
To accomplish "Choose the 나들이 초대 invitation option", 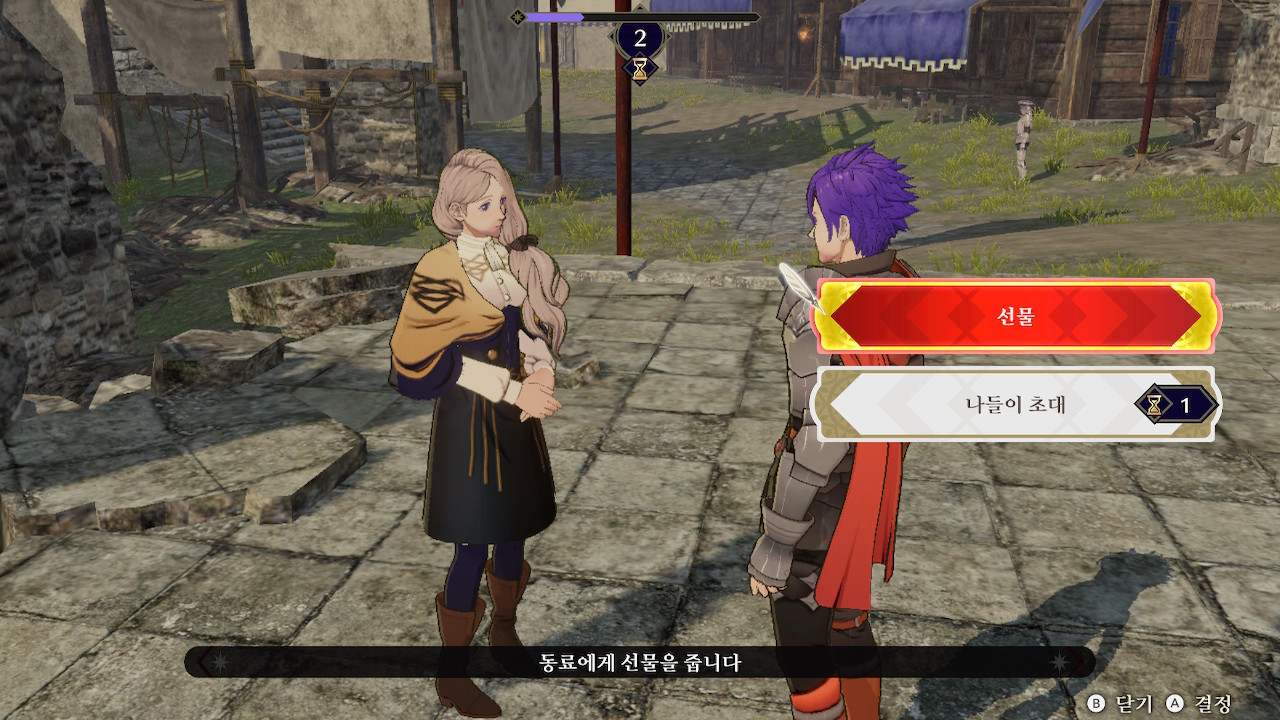I will 1015,405.
